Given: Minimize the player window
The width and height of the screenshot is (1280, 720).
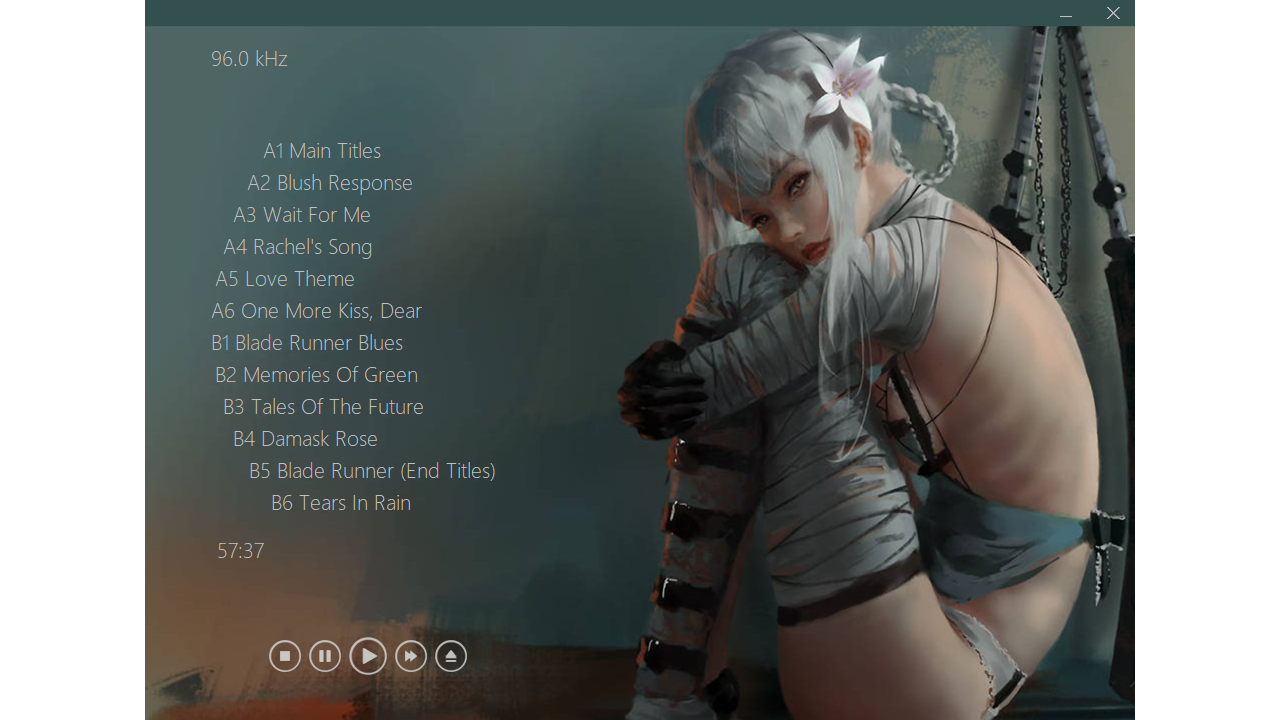Looking at the screenshot, I should click(1066, 14).
